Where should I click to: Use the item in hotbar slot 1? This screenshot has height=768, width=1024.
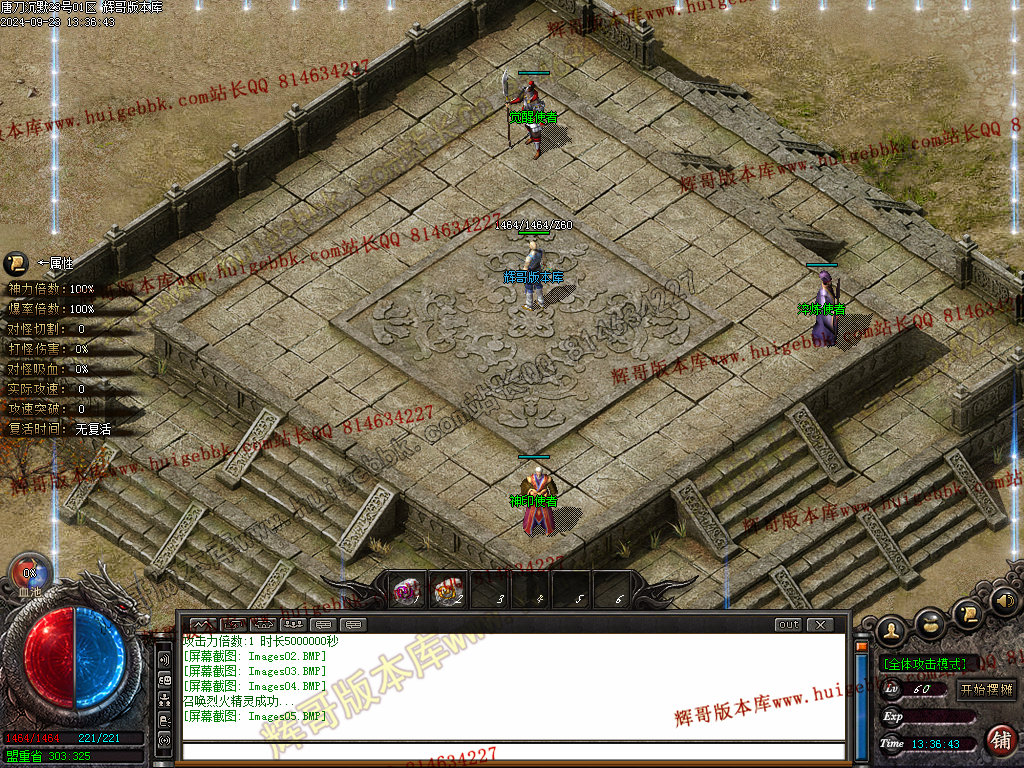pos(405,592)
